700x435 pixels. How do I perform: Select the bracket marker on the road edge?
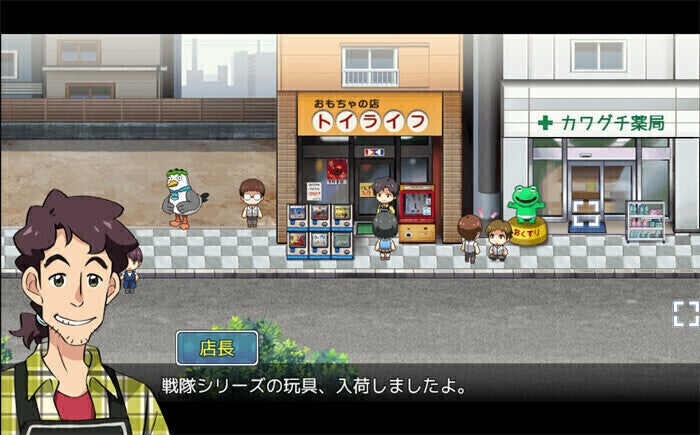[685, 313]
